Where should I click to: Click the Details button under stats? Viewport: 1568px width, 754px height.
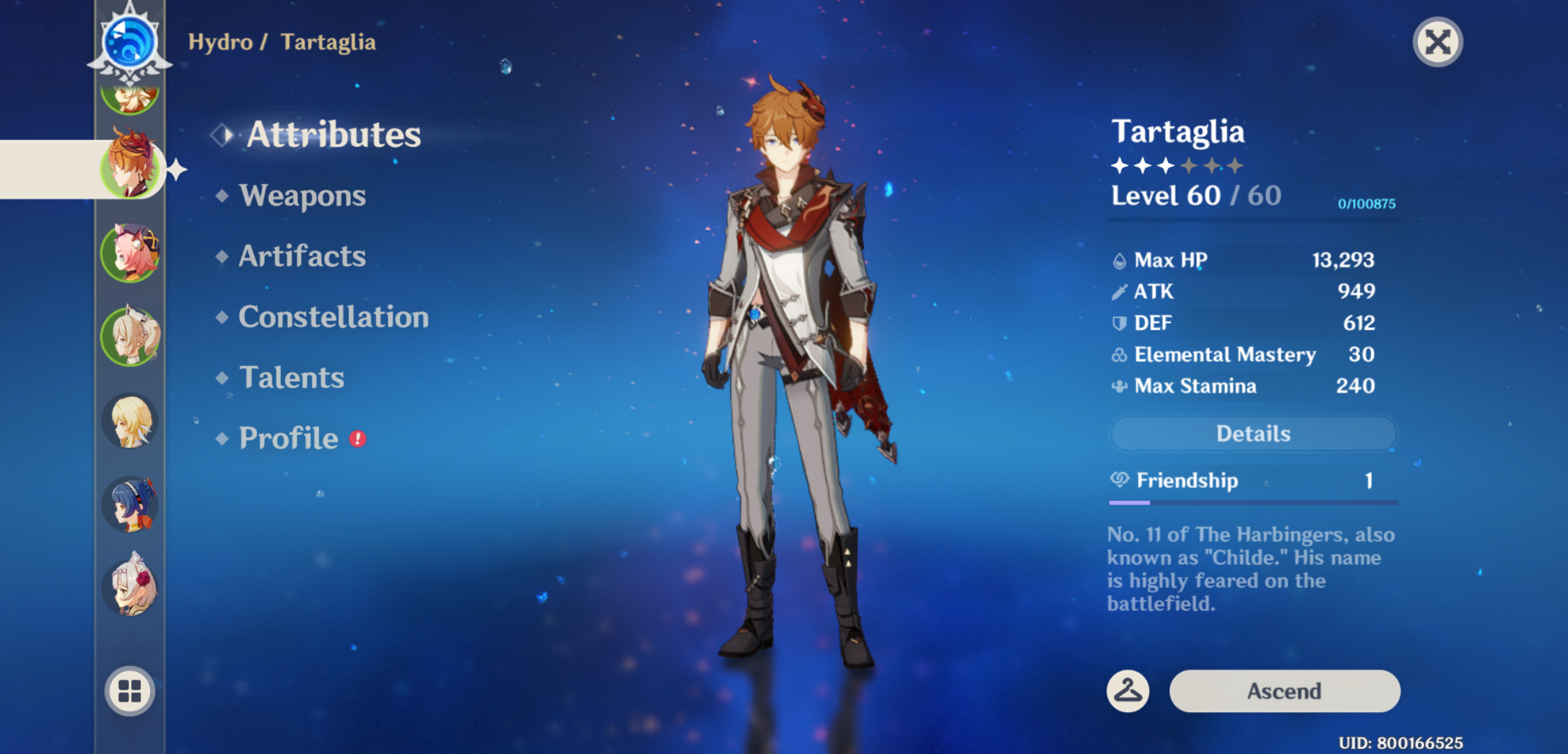(x=1252, y=434)
